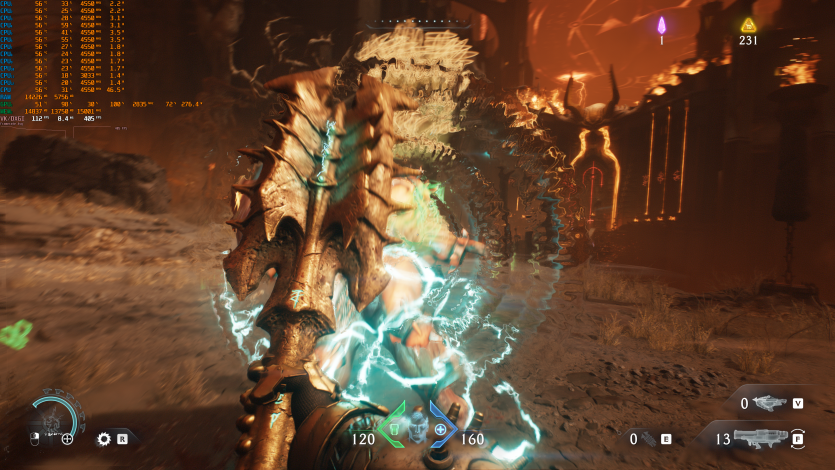Click the purple crystal currency icon
This screenshot has height=470, width=835.
point(661,25)
